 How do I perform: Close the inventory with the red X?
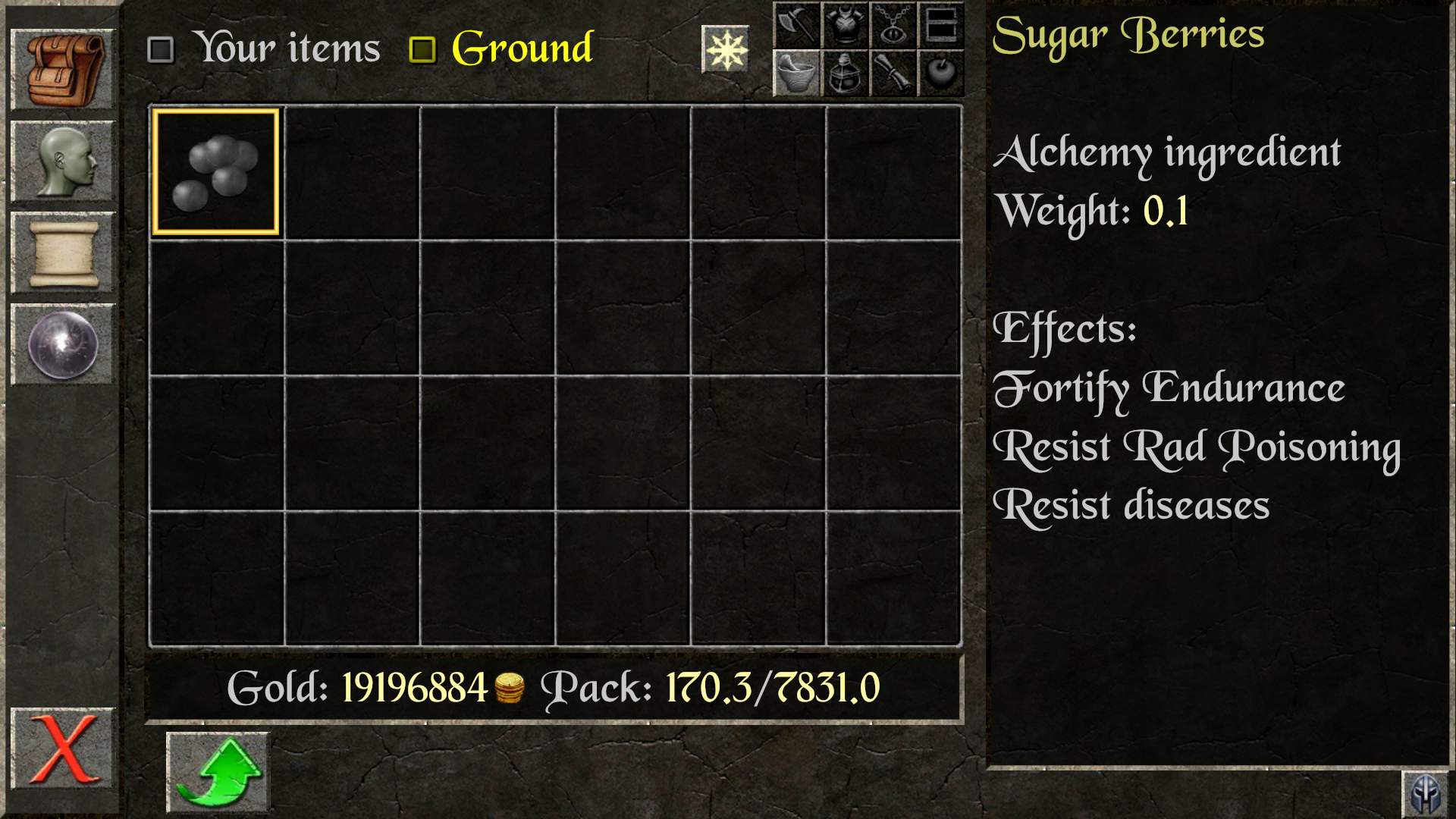[62, 749]
